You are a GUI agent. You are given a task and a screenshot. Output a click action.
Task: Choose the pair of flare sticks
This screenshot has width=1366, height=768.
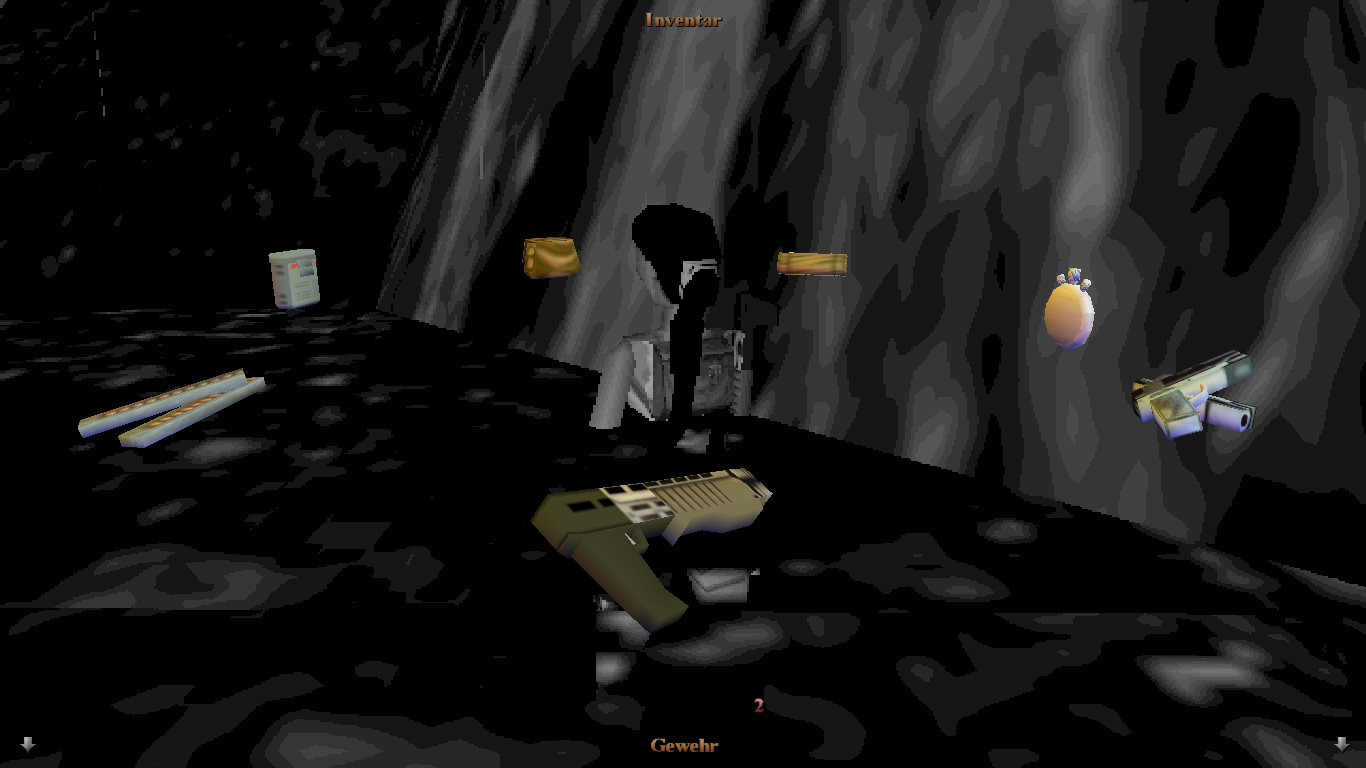(172, 408)
